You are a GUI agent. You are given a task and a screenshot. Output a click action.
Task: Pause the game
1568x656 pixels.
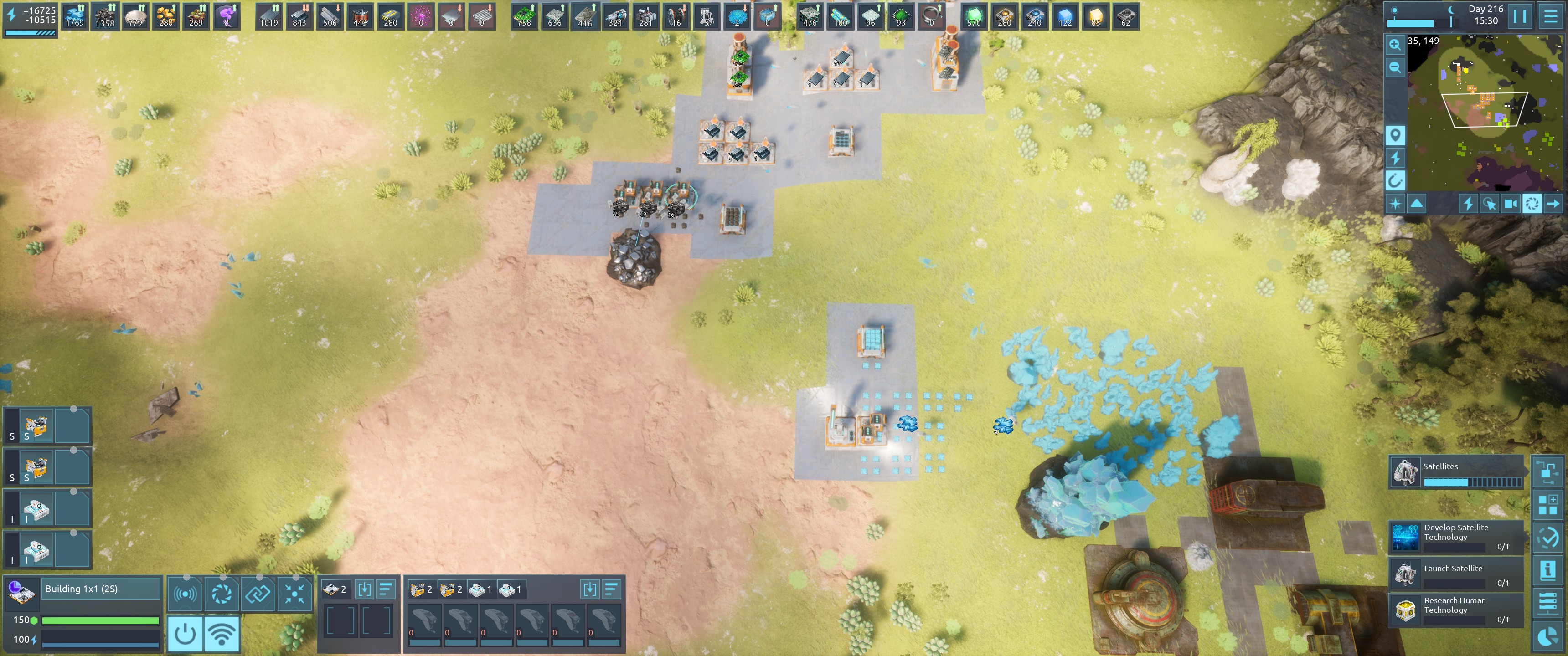1519,16
